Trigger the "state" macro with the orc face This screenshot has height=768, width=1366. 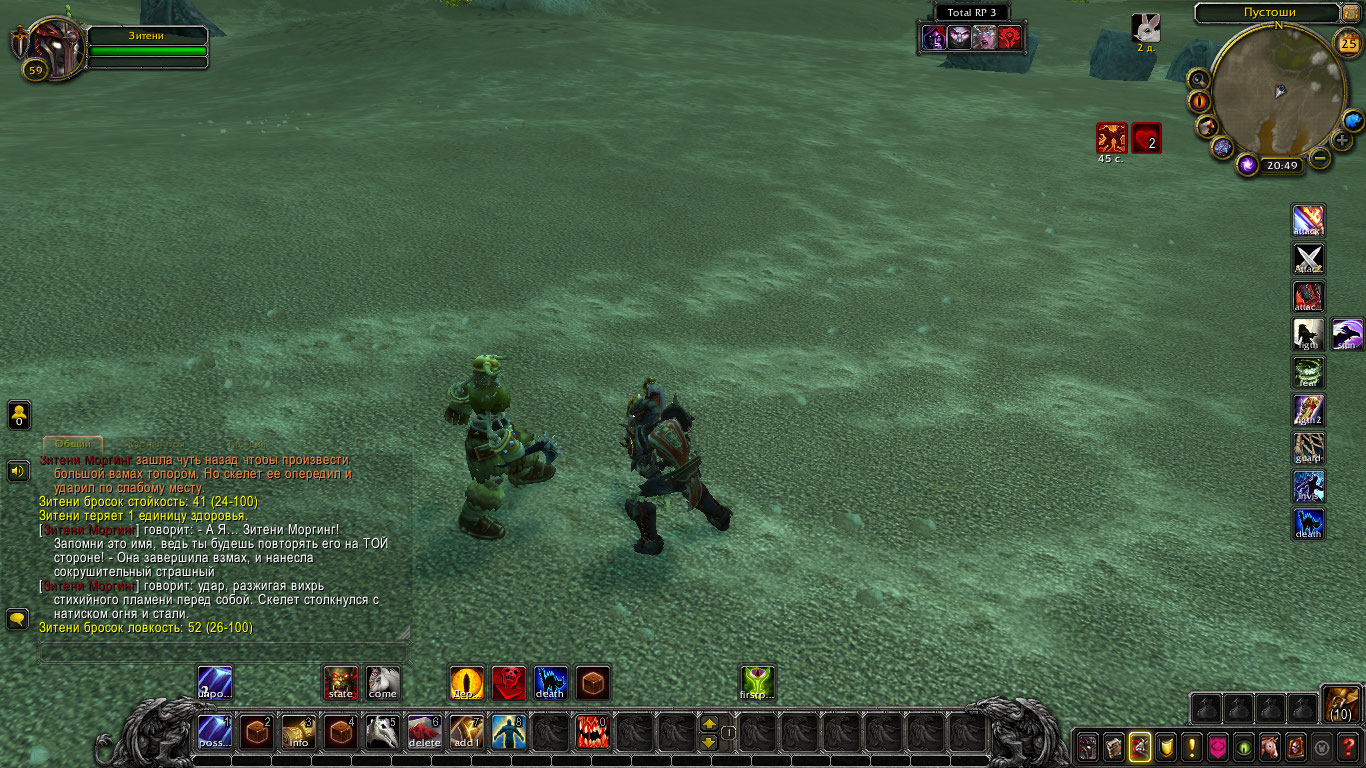[x=341, y=683]
